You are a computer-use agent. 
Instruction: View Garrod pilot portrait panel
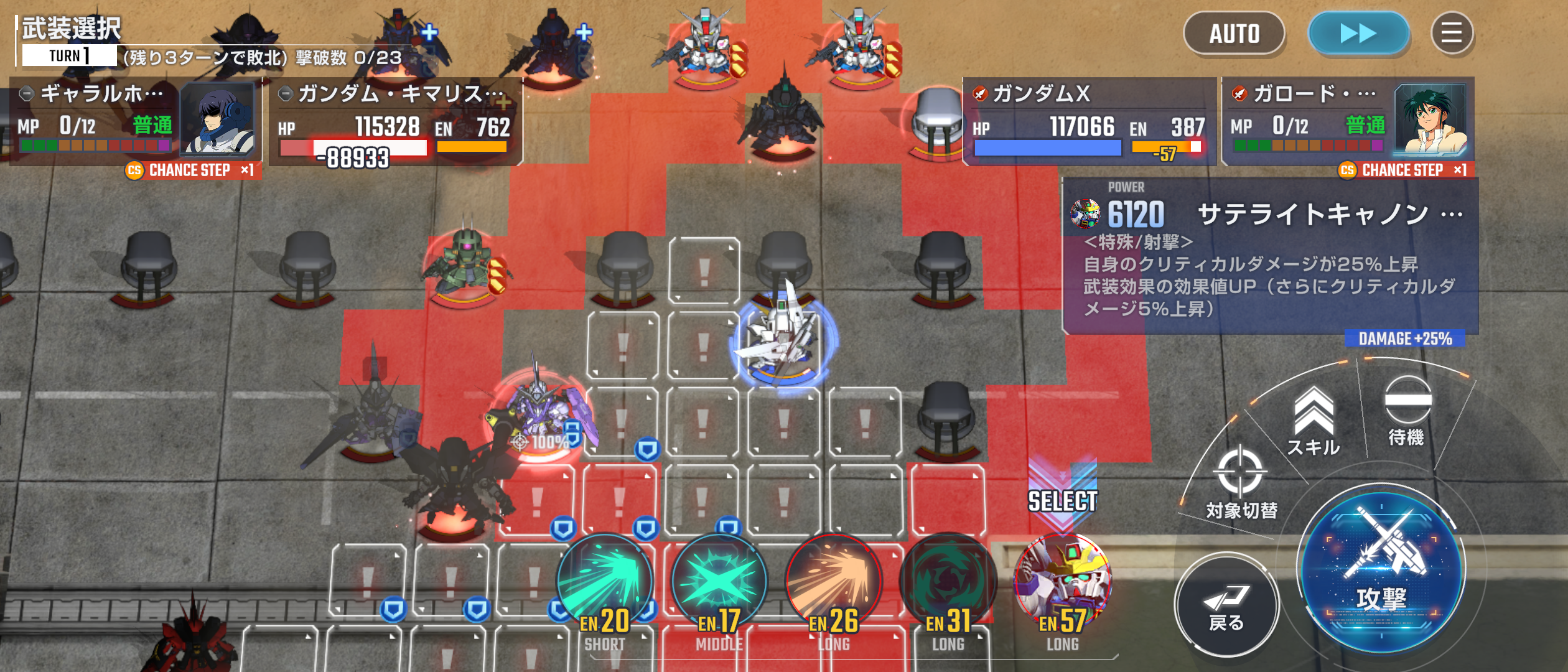1430,120
